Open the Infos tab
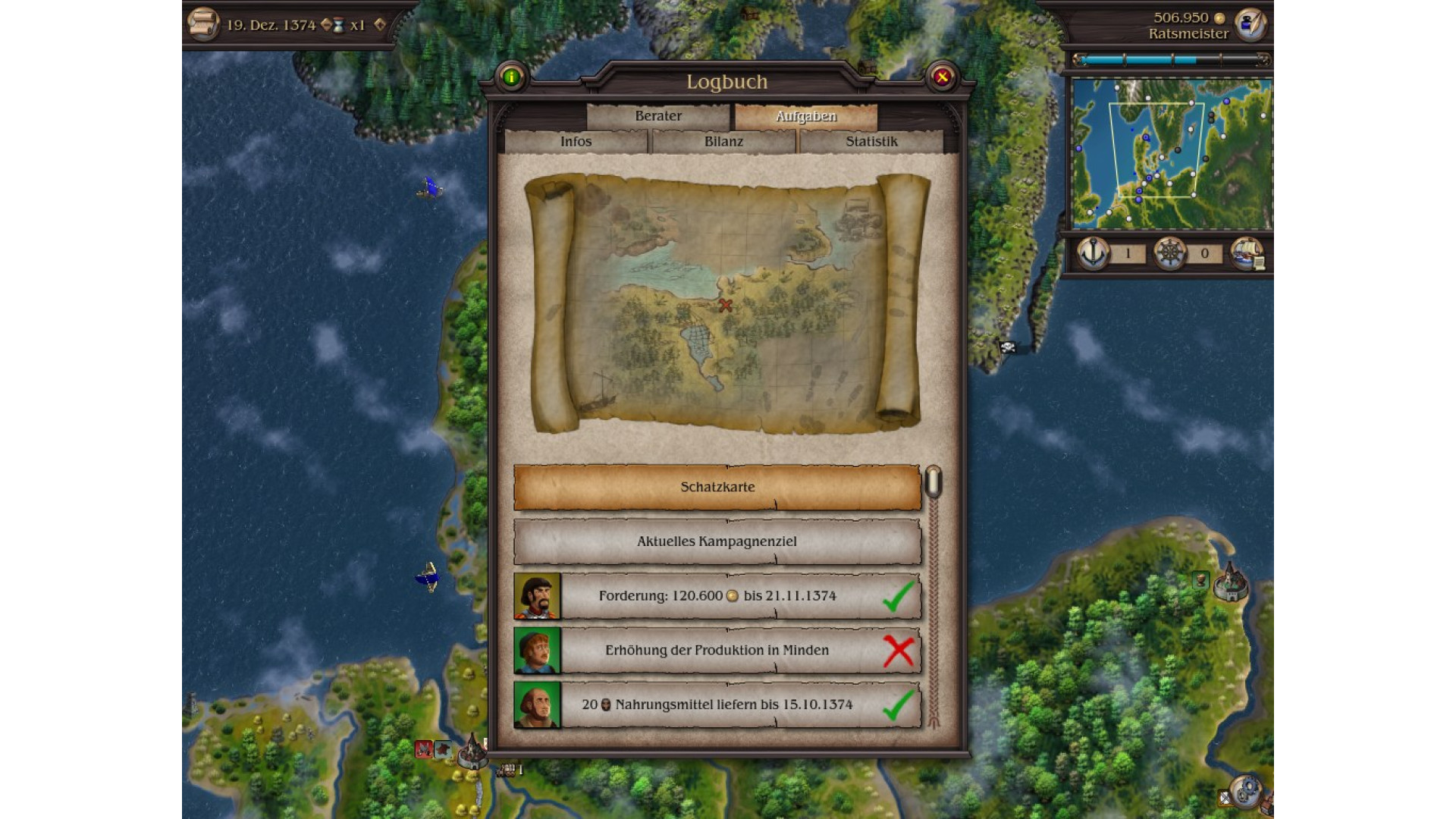The image size is (1456, 819). pyautogui.click(x=576, y=142)
